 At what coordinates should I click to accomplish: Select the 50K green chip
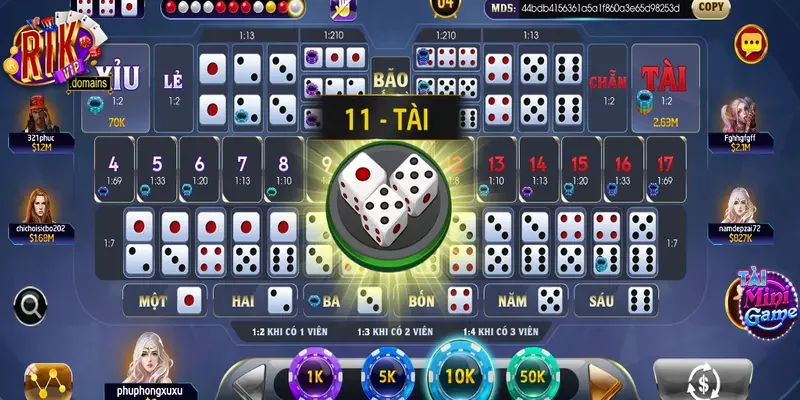[x=533, y=376]
